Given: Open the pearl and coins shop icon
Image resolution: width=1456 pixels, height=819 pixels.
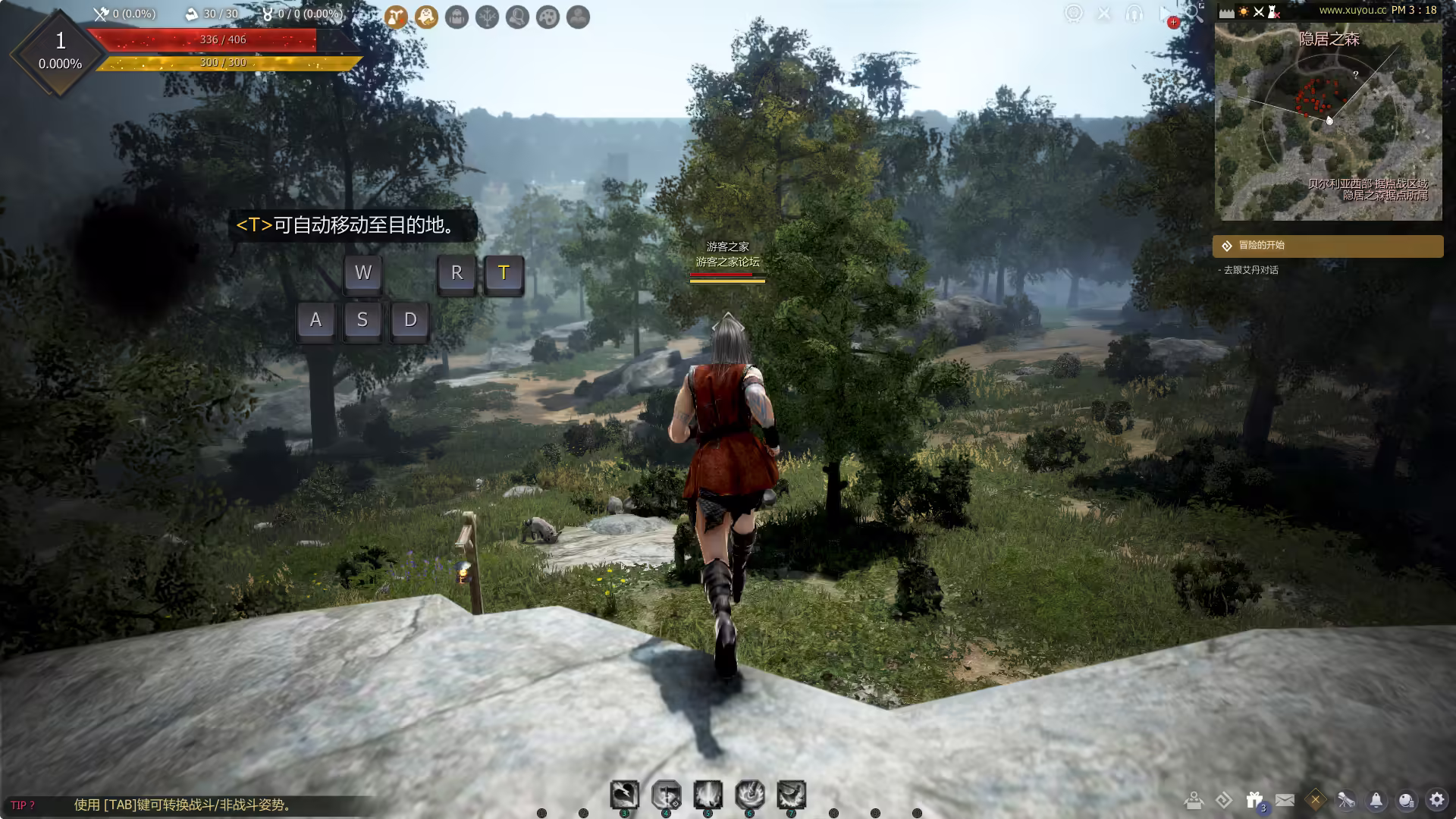Looking at the screenshot, I should [x=1406, y=800].
